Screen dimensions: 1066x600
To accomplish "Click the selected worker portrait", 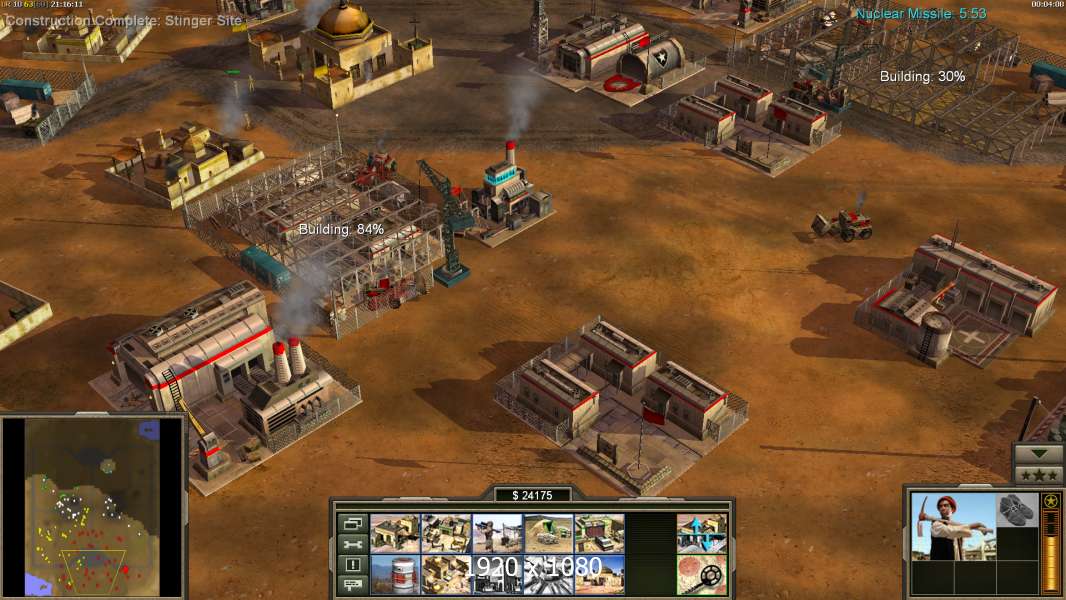I will pyautogui.click(x=951, y=525).
